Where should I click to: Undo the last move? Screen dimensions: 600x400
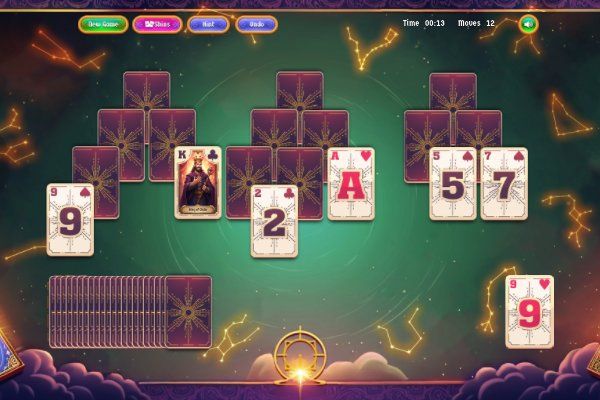pos(256,23)
